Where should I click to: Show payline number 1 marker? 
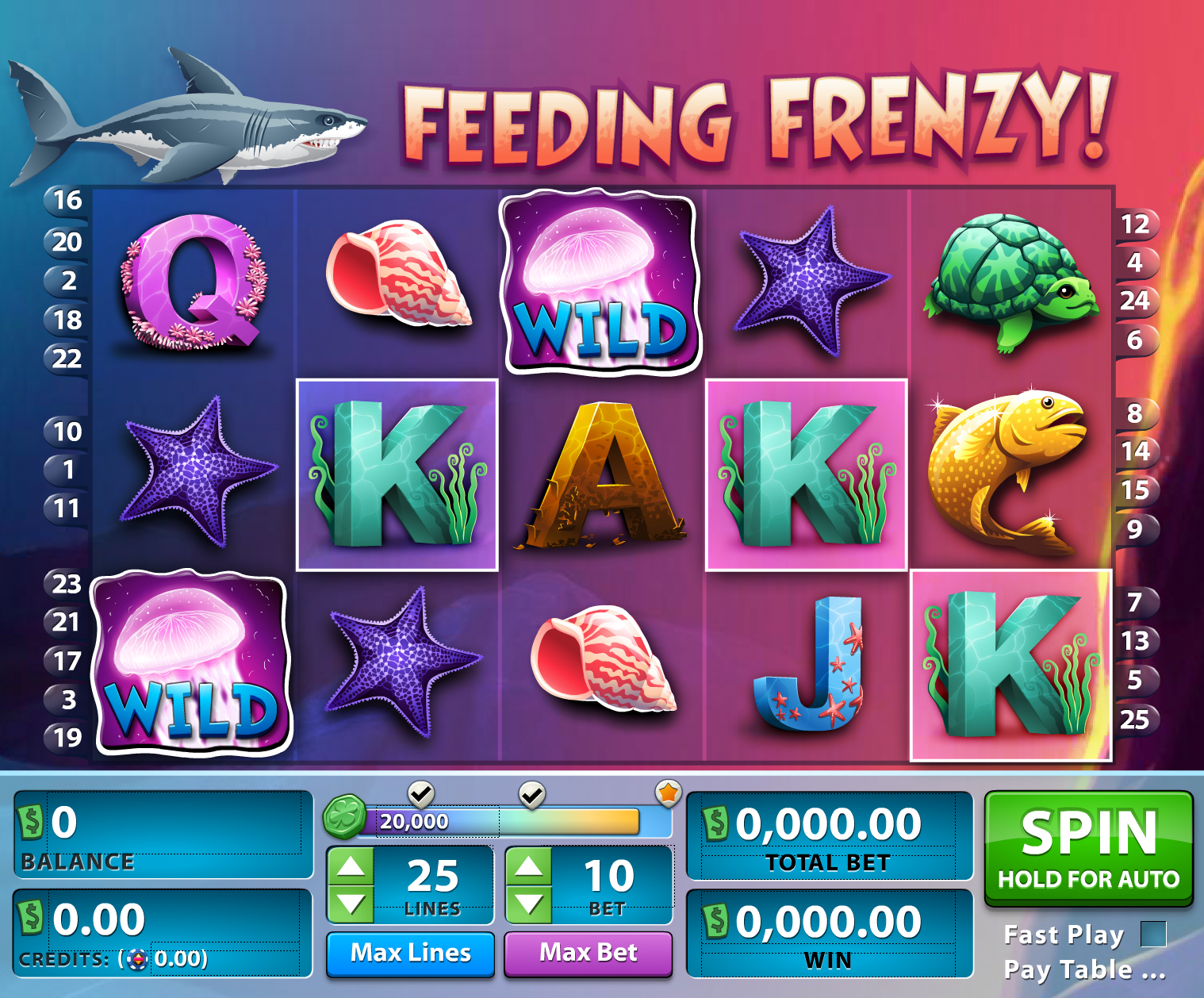67,470
